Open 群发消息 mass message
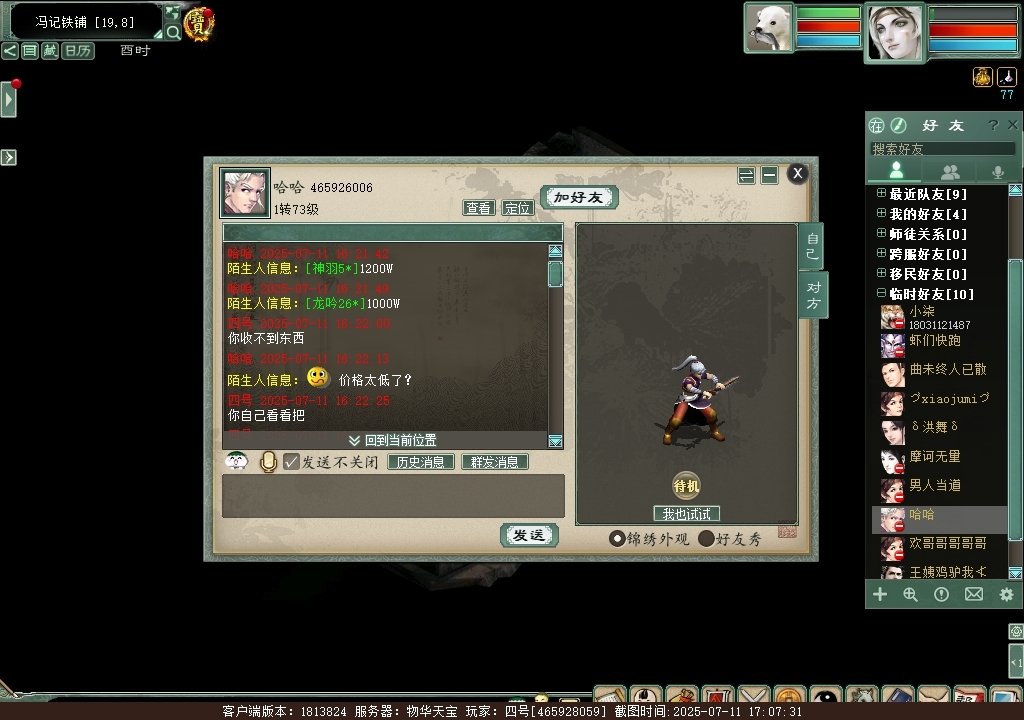Image resolution: width=1024 pixels, height=720 pixels. pos(494,462)
